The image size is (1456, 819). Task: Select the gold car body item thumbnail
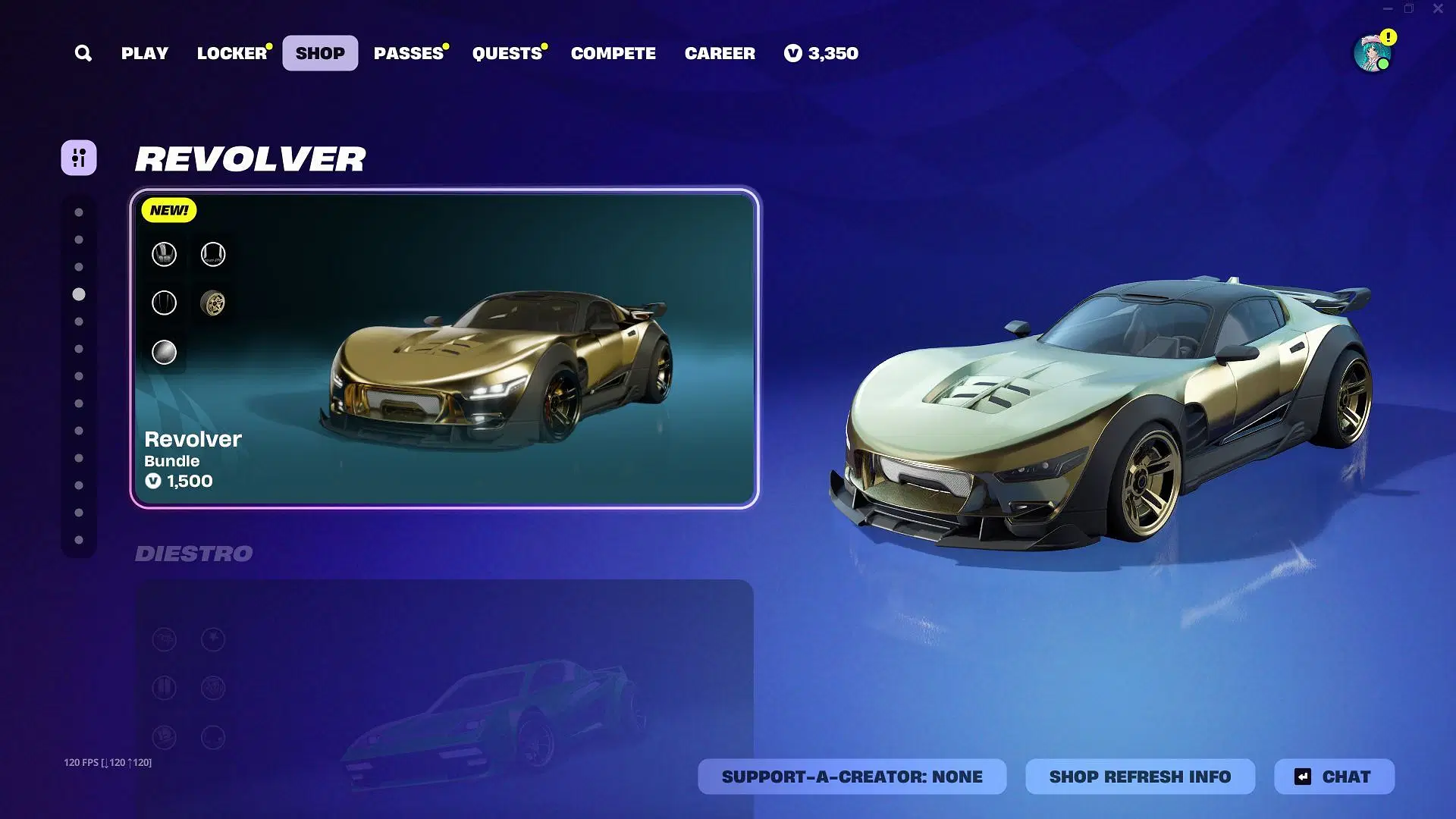[163, 255]
